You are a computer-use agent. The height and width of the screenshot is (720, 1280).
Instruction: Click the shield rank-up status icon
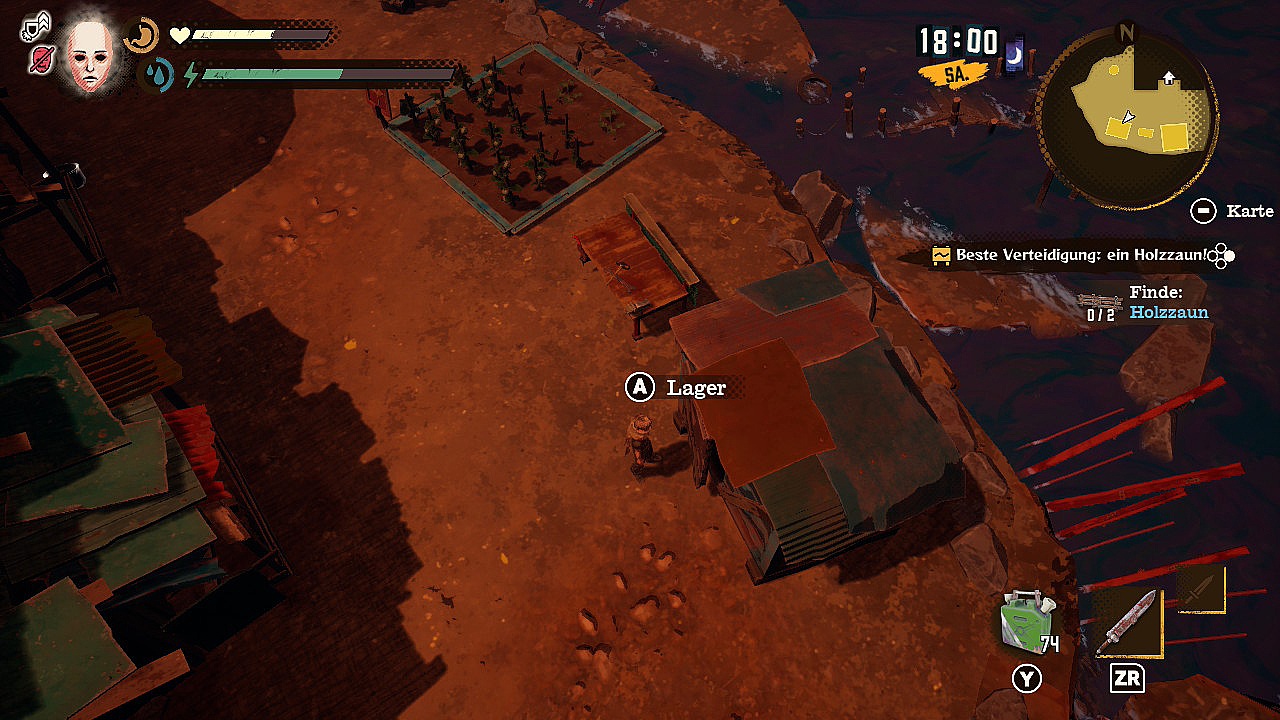(36, 25)
